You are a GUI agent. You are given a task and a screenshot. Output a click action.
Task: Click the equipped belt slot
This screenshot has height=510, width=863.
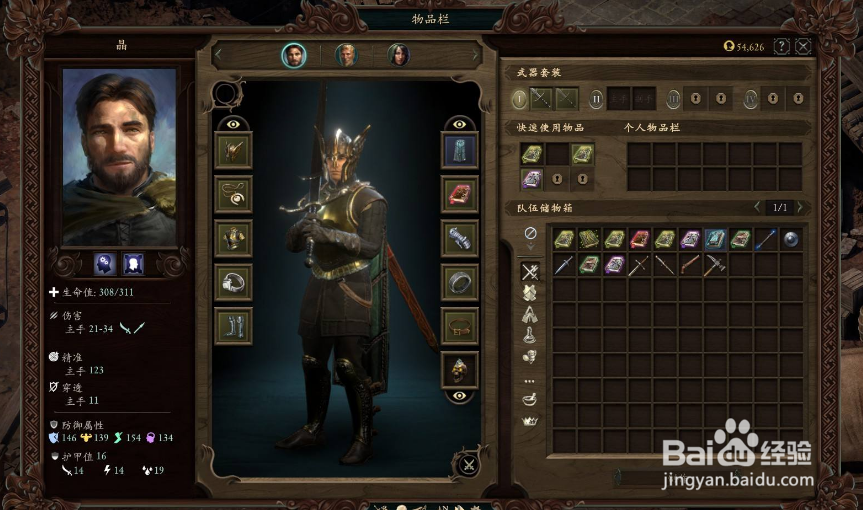460,326
